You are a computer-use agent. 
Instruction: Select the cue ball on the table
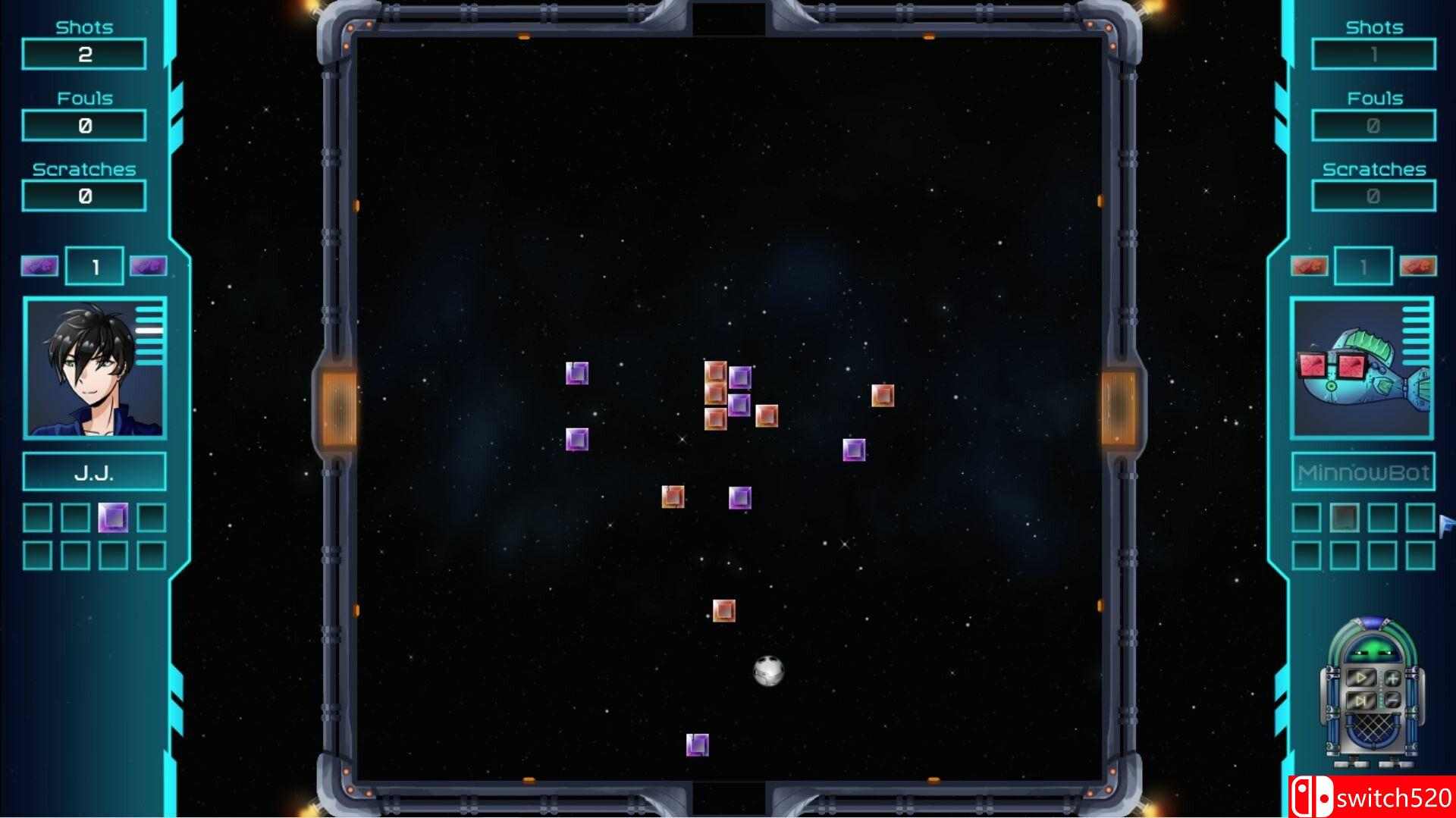pos(769,672)
